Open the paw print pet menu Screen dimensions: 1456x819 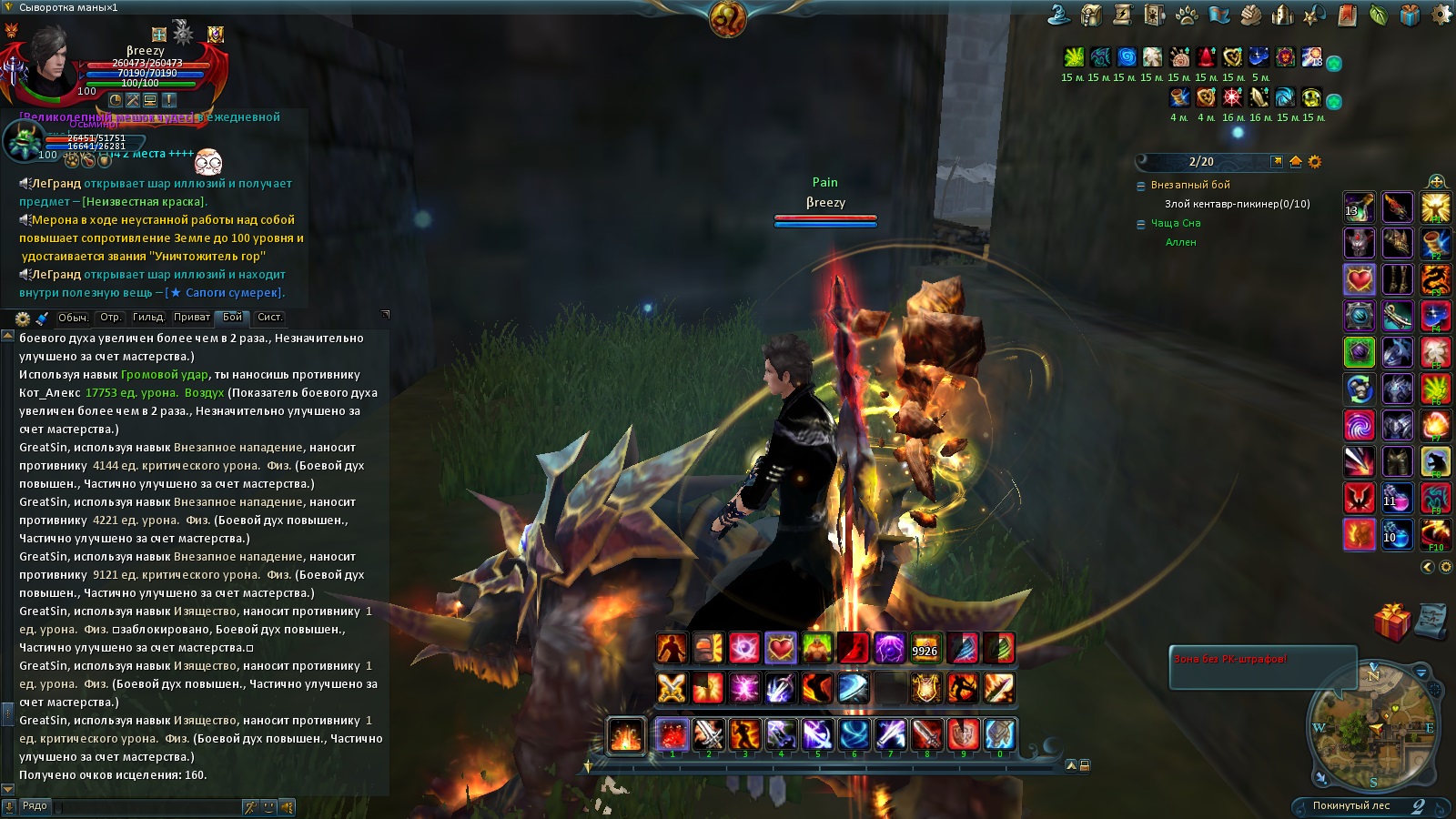point(1187,15)
